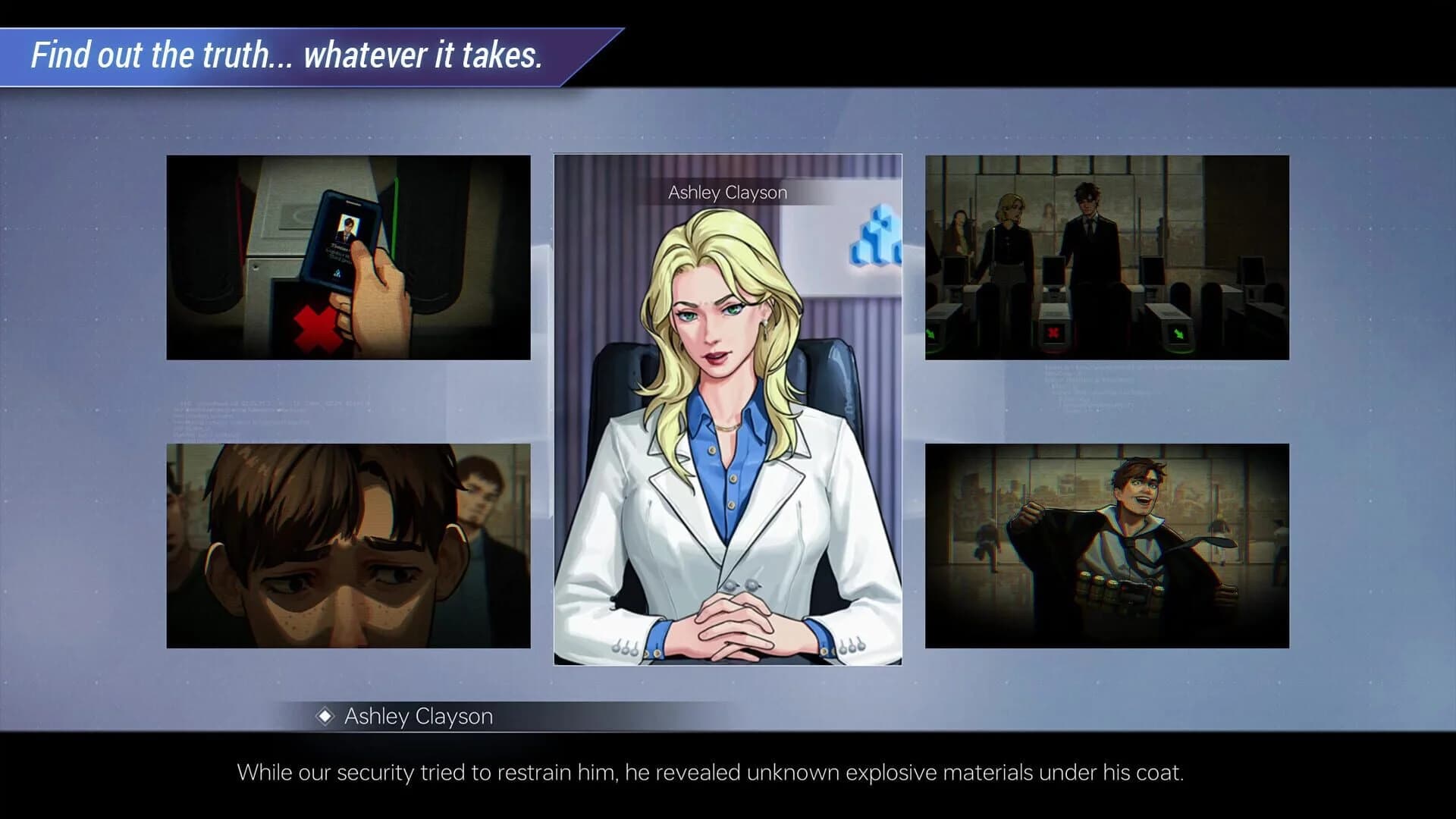Click the red X indicator on the center gate

tap(1054, 332)
